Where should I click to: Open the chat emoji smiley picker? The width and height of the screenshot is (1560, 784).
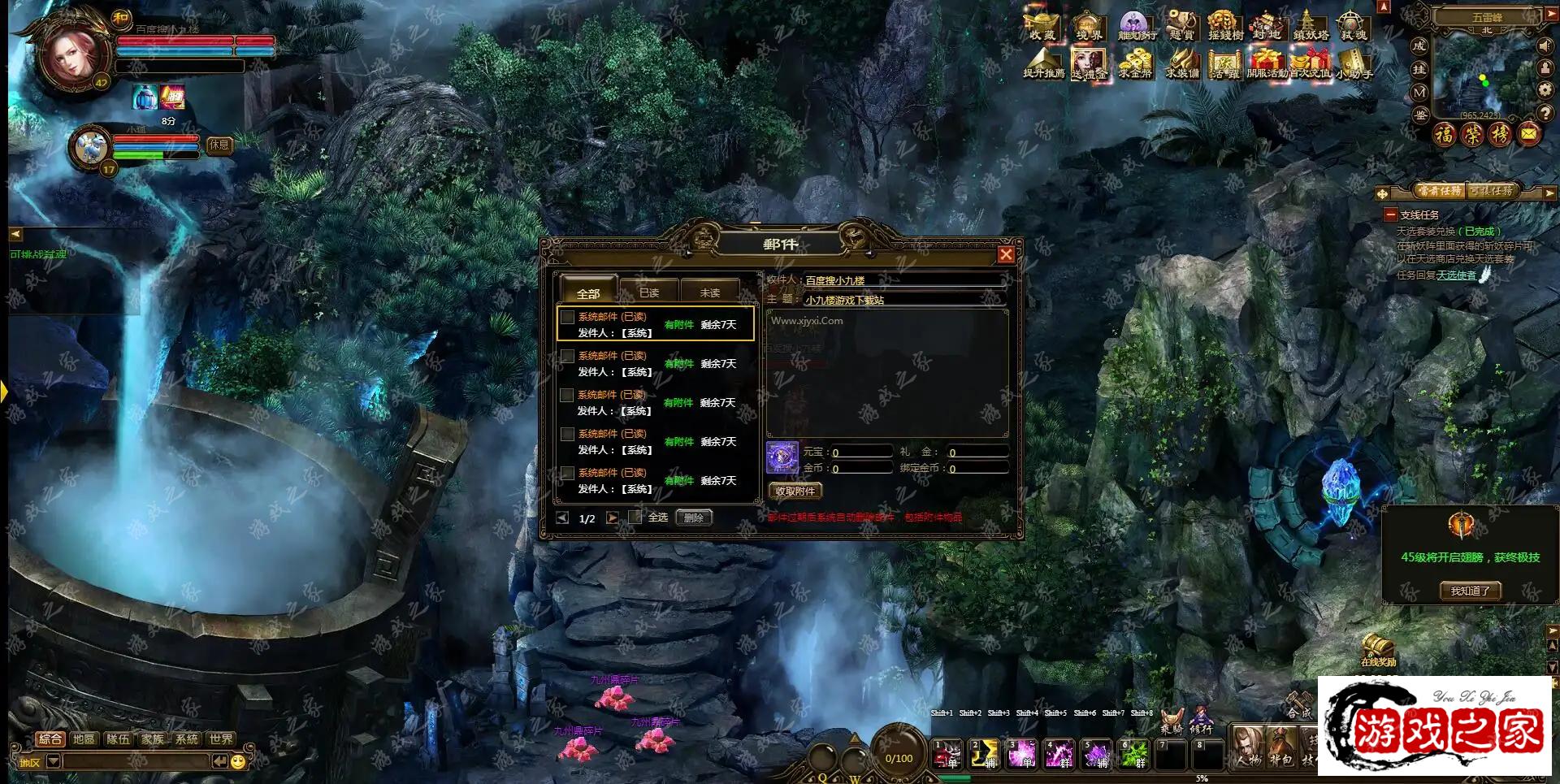[238, 761]
